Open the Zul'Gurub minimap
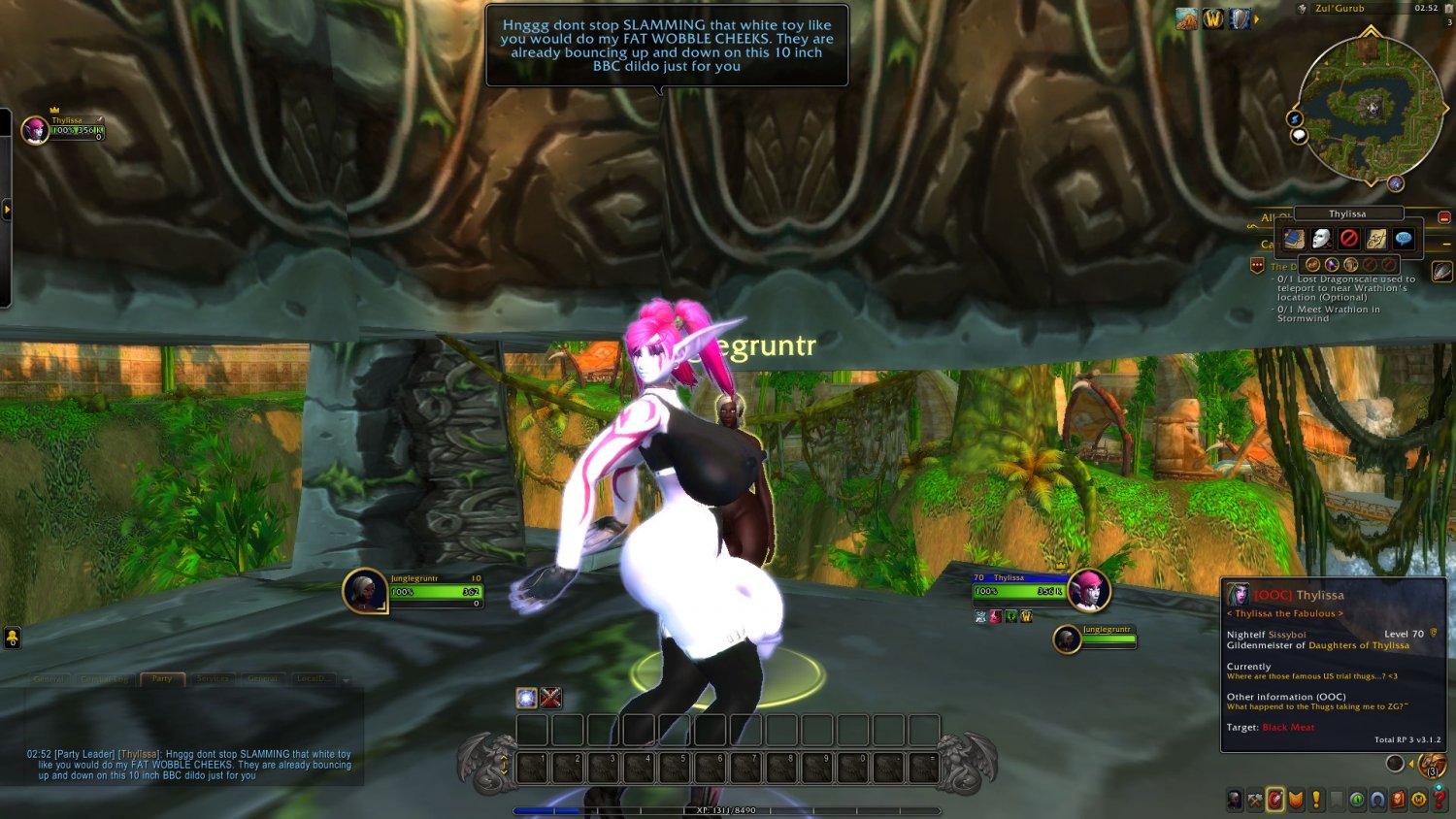Image resolution: width=1456 pixels, height=819 pixels. coord(1370,107)
